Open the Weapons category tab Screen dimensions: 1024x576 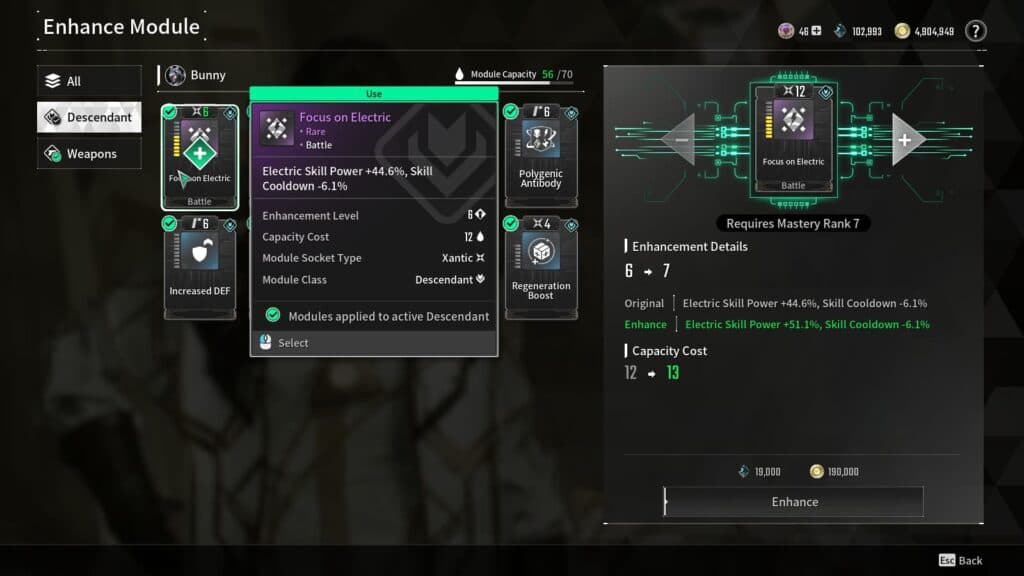89,154
